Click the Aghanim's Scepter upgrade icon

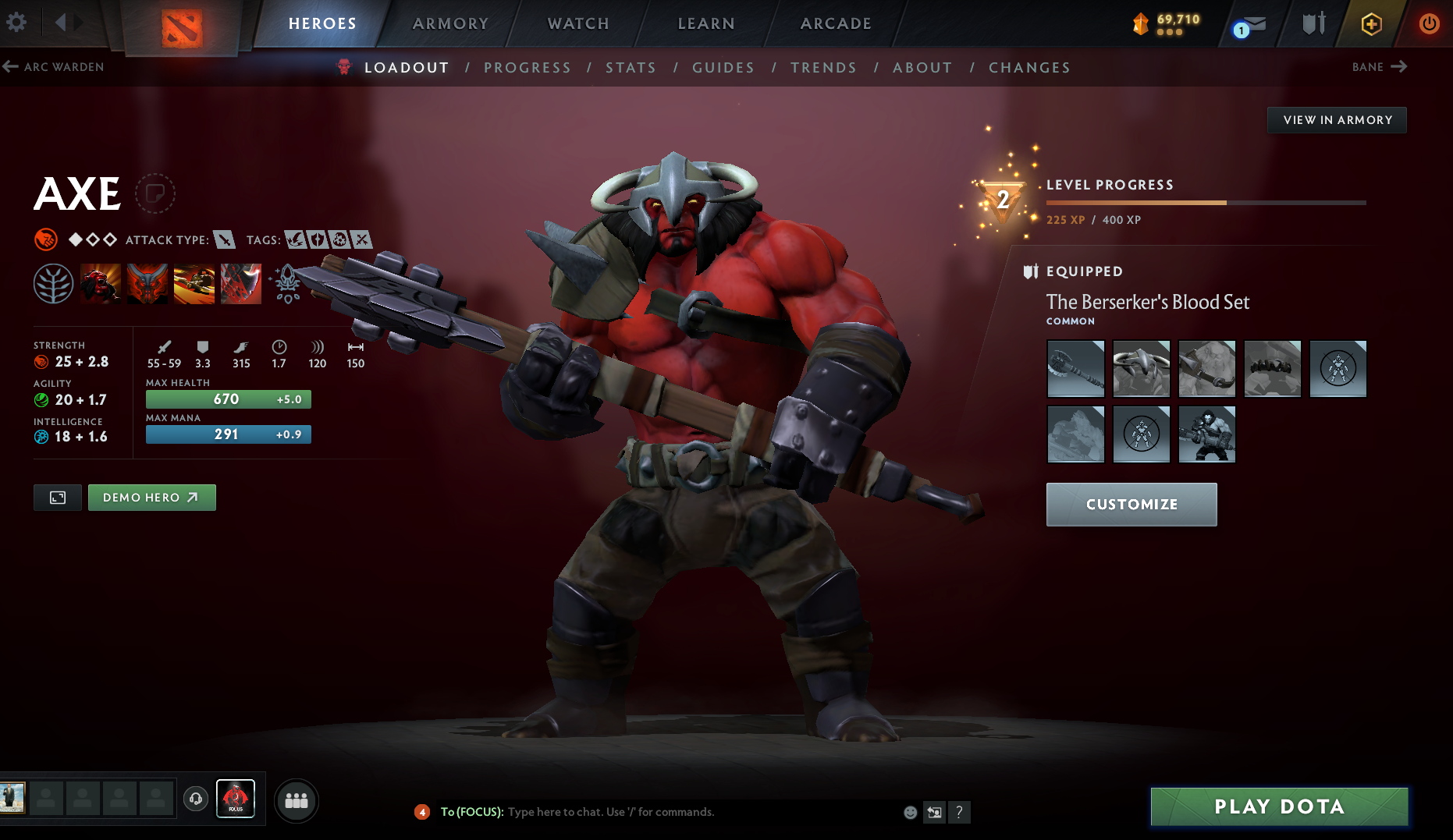pyautogui.click(x=286, y=284)
